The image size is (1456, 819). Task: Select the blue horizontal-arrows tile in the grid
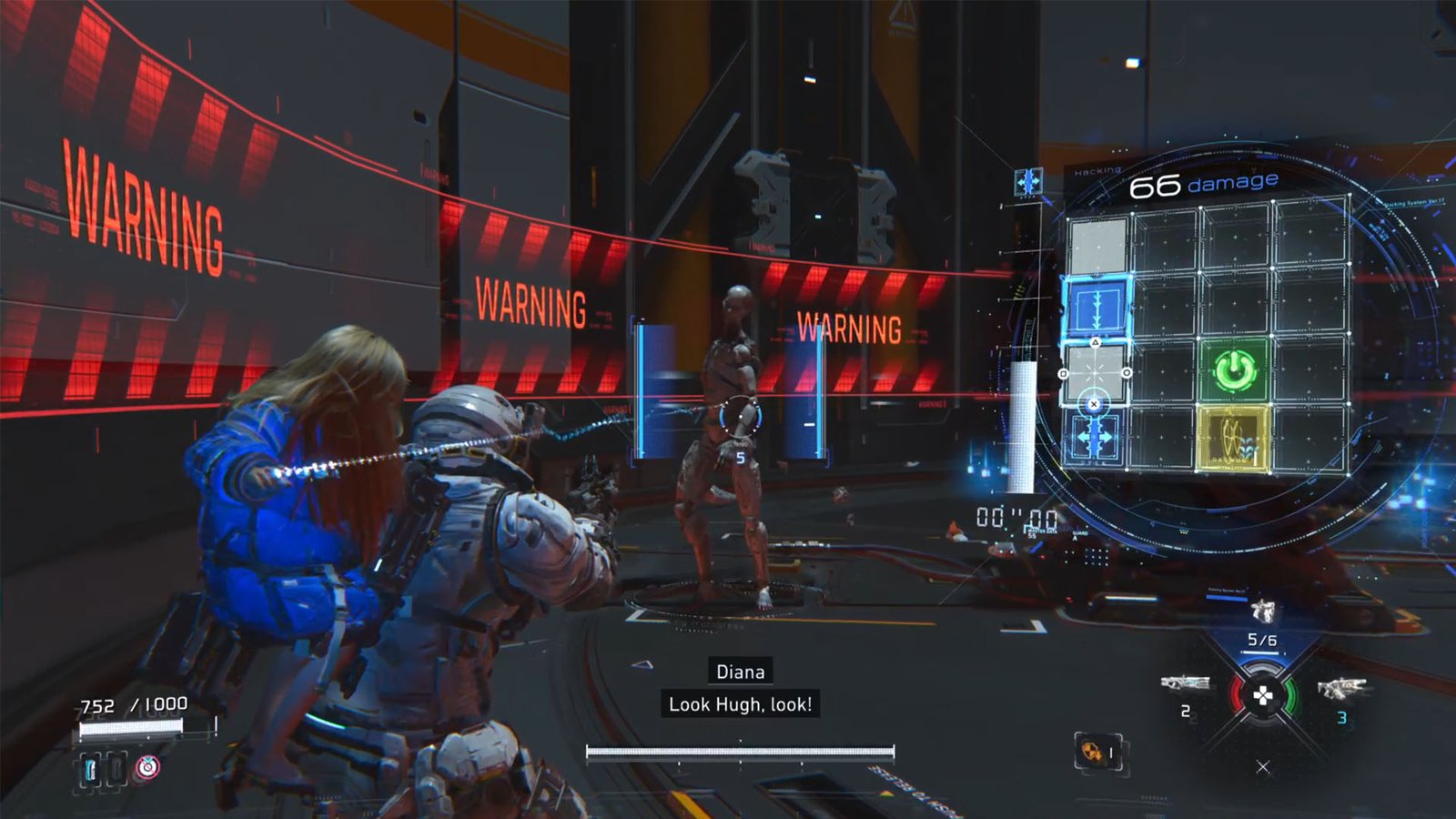pyautogui.click(x=1095, y=438)
